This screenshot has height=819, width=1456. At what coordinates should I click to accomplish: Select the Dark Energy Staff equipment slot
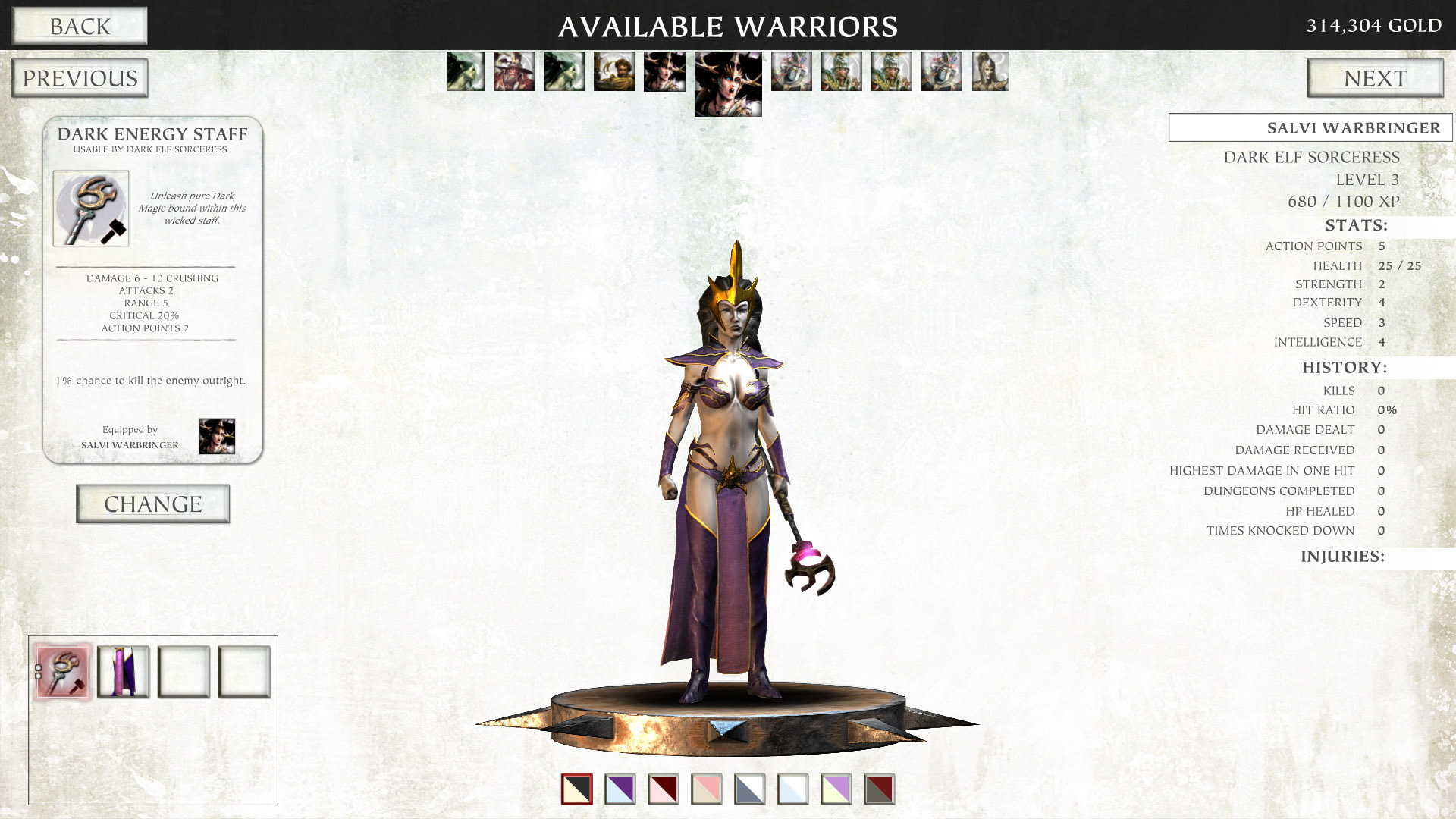[61, 671]
